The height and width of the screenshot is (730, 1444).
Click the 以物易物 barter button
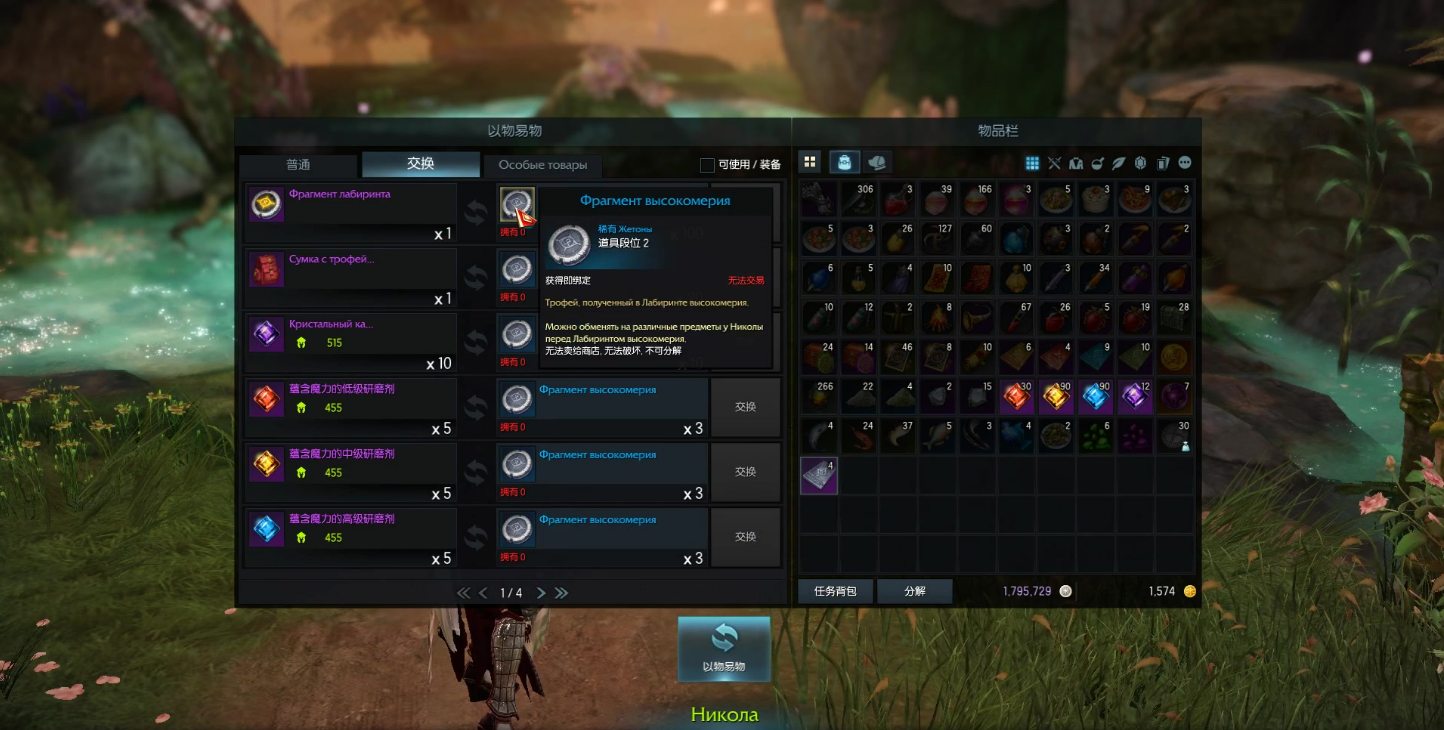724,649
